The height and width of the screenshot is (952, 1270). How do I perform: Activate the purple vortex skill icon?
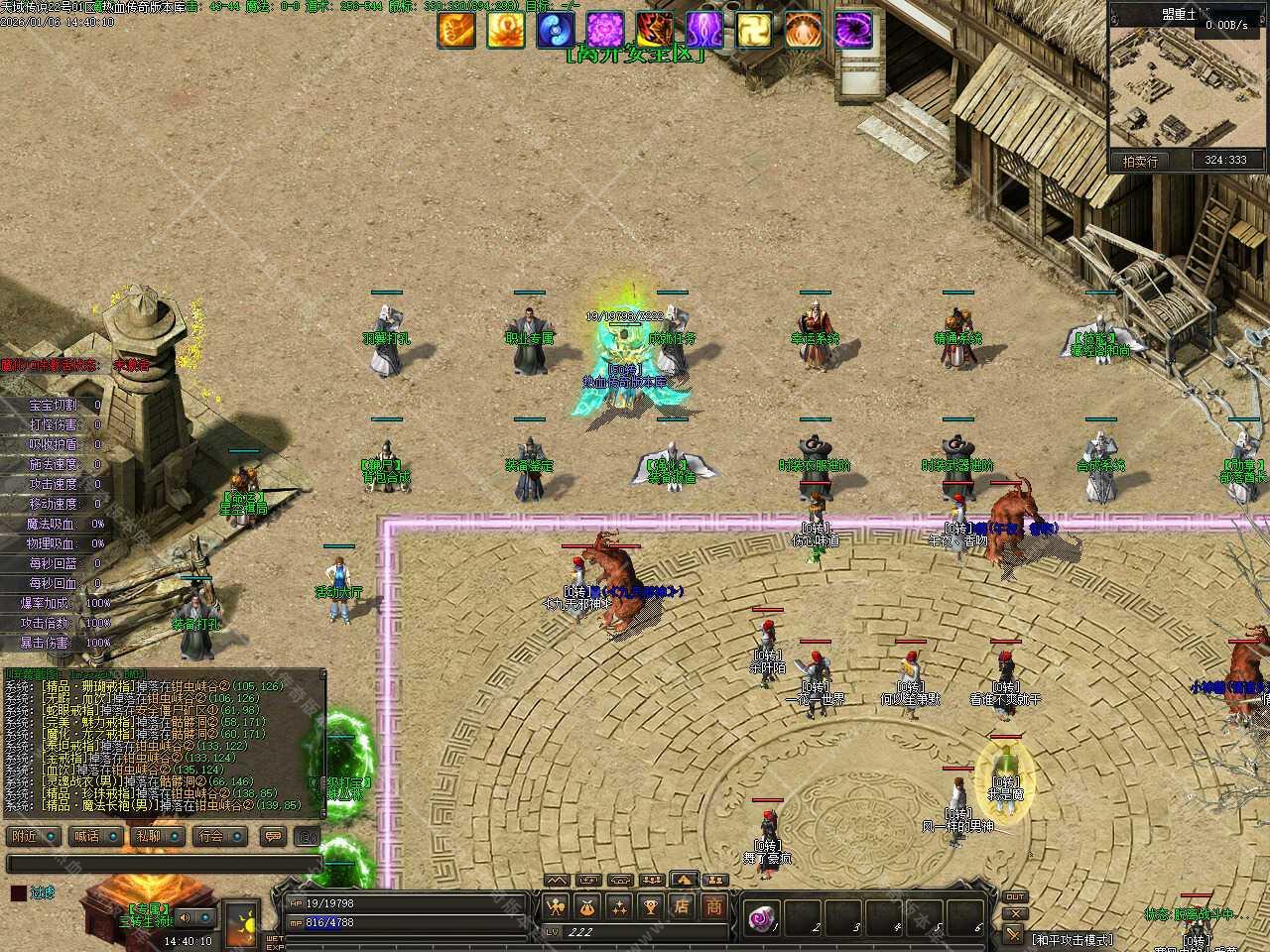[853, 30]
